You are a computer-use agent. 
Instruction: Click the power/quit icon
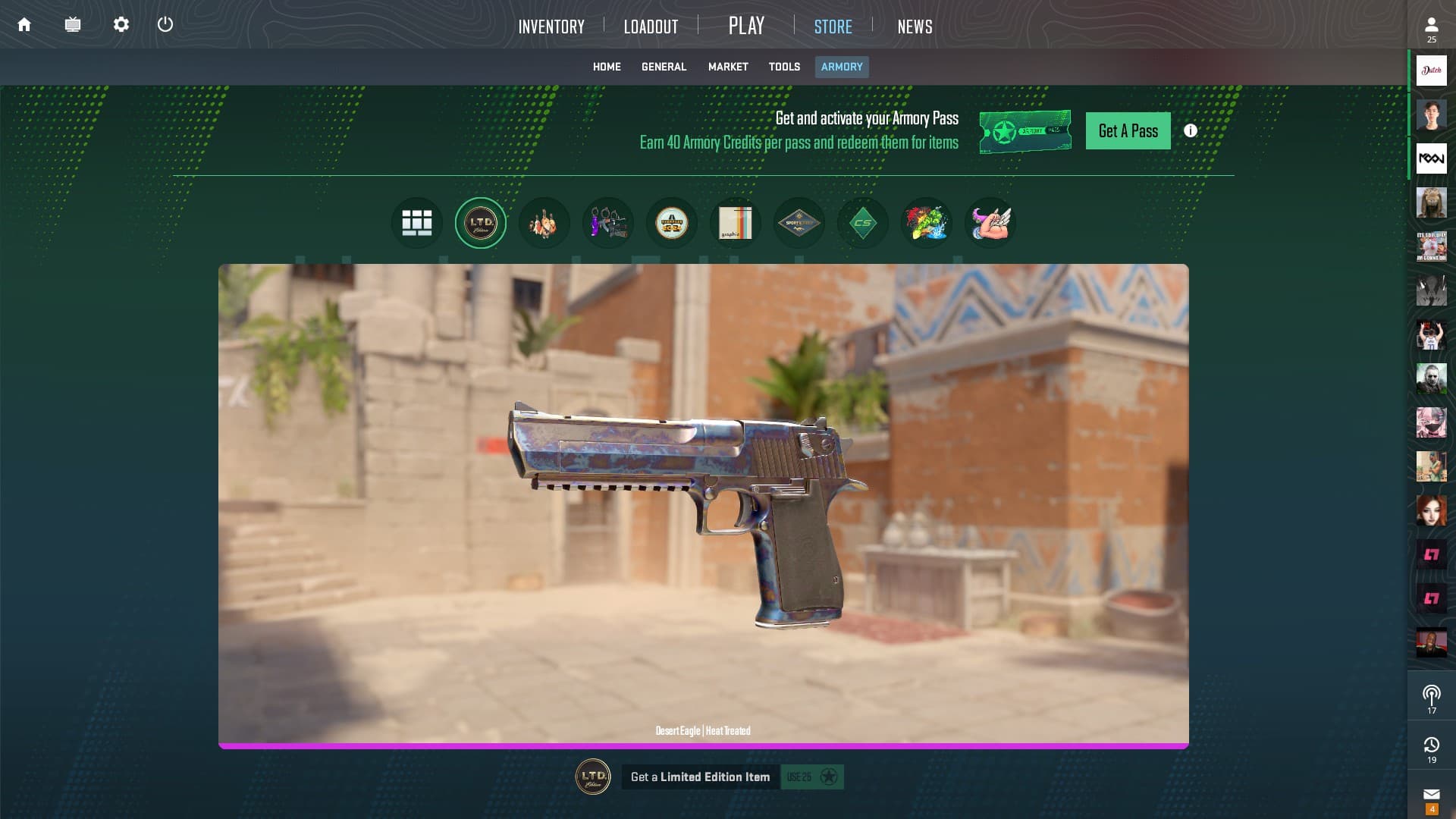click(x=165, y=24)
